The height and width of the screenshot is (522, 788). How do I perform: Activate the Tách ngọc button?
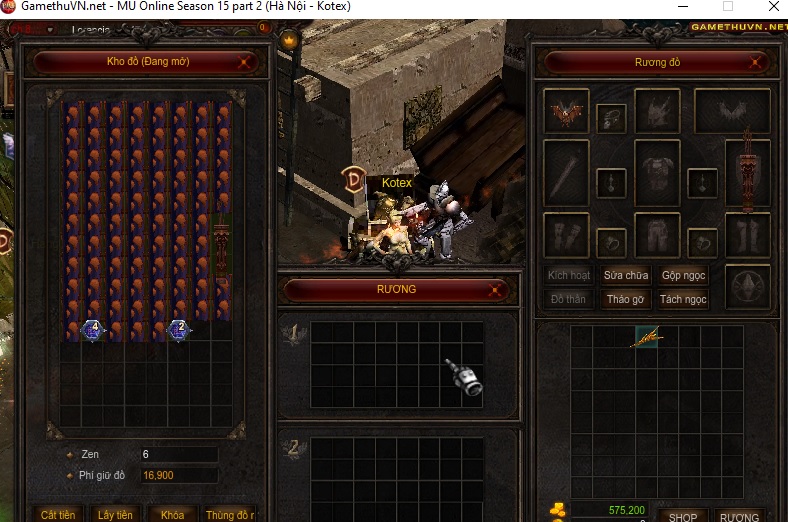684,299
